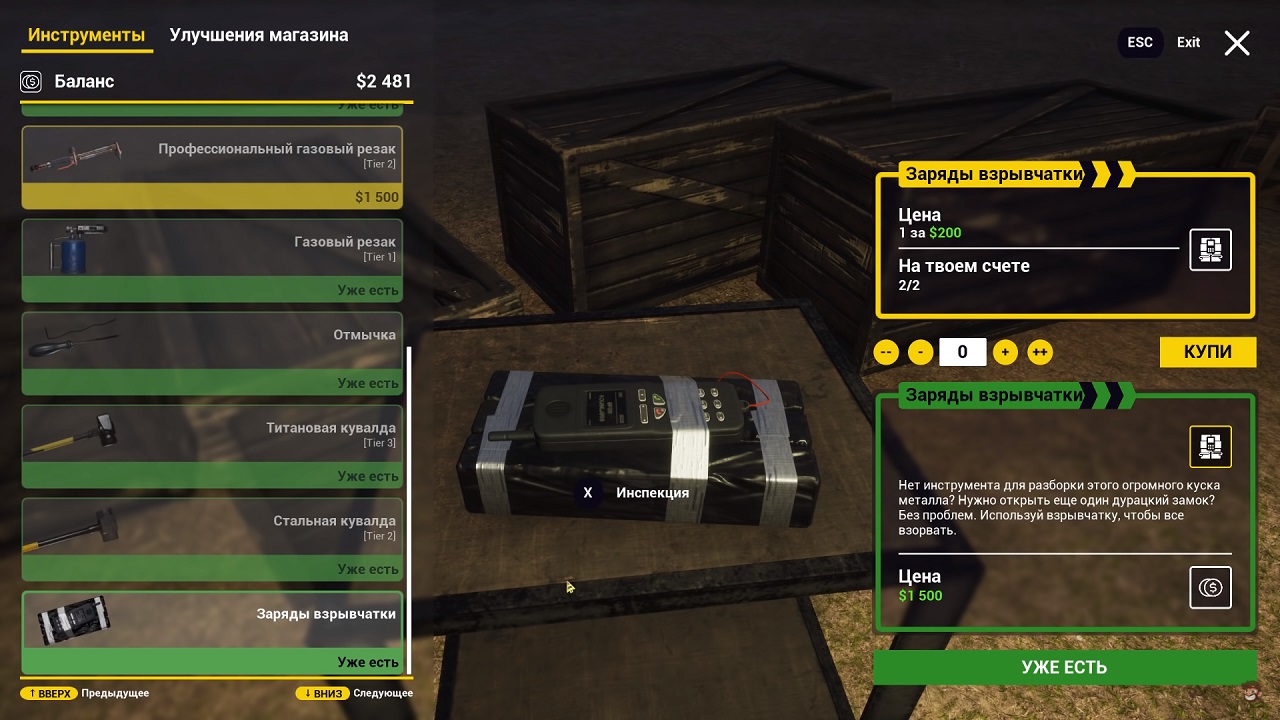Decrease quantity by one with minus button
Image resolution: width=1280 pixels, height=720 pixels.
pos(920,352)
